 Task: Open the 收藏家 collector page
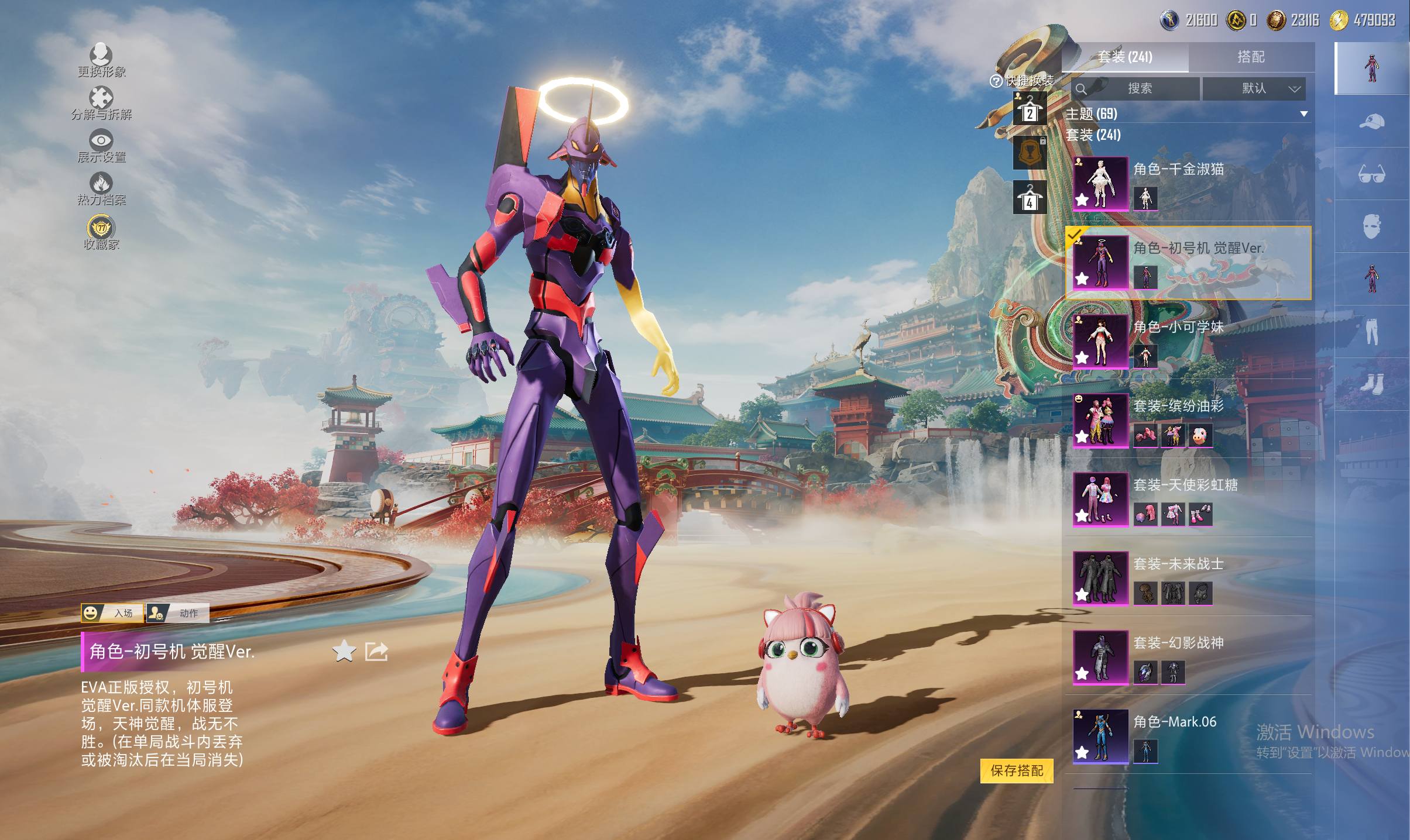[x=101, y=233]
